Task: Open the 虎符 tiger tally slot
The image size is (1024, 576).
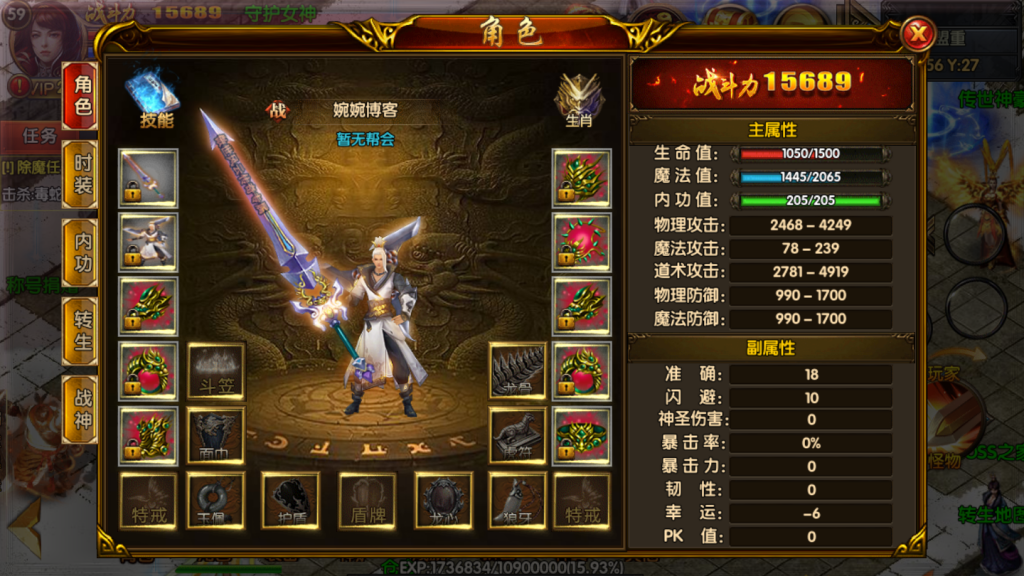Action: pos(517,435)
